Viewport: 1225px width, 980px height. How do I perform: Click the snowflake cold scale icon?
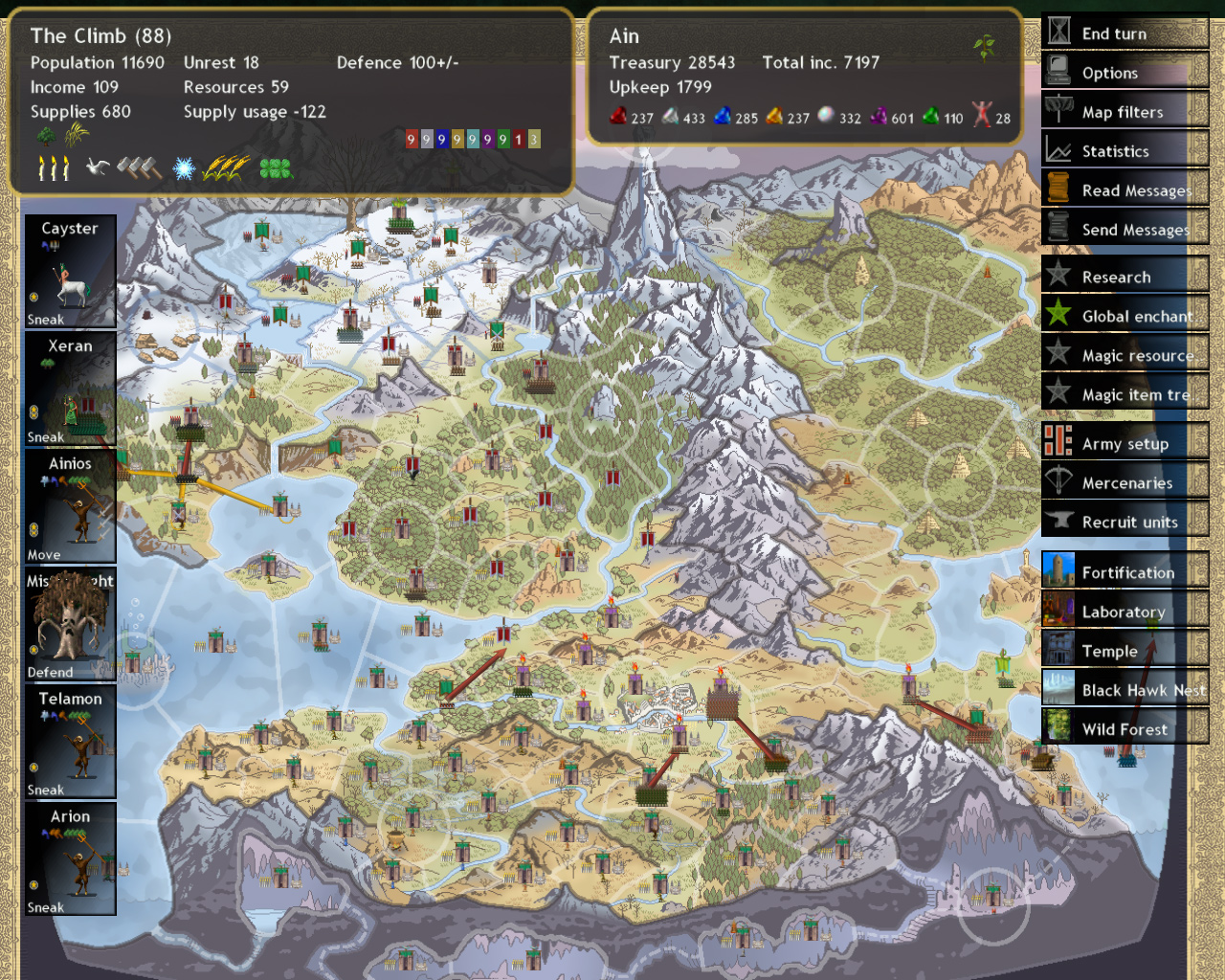182,168
